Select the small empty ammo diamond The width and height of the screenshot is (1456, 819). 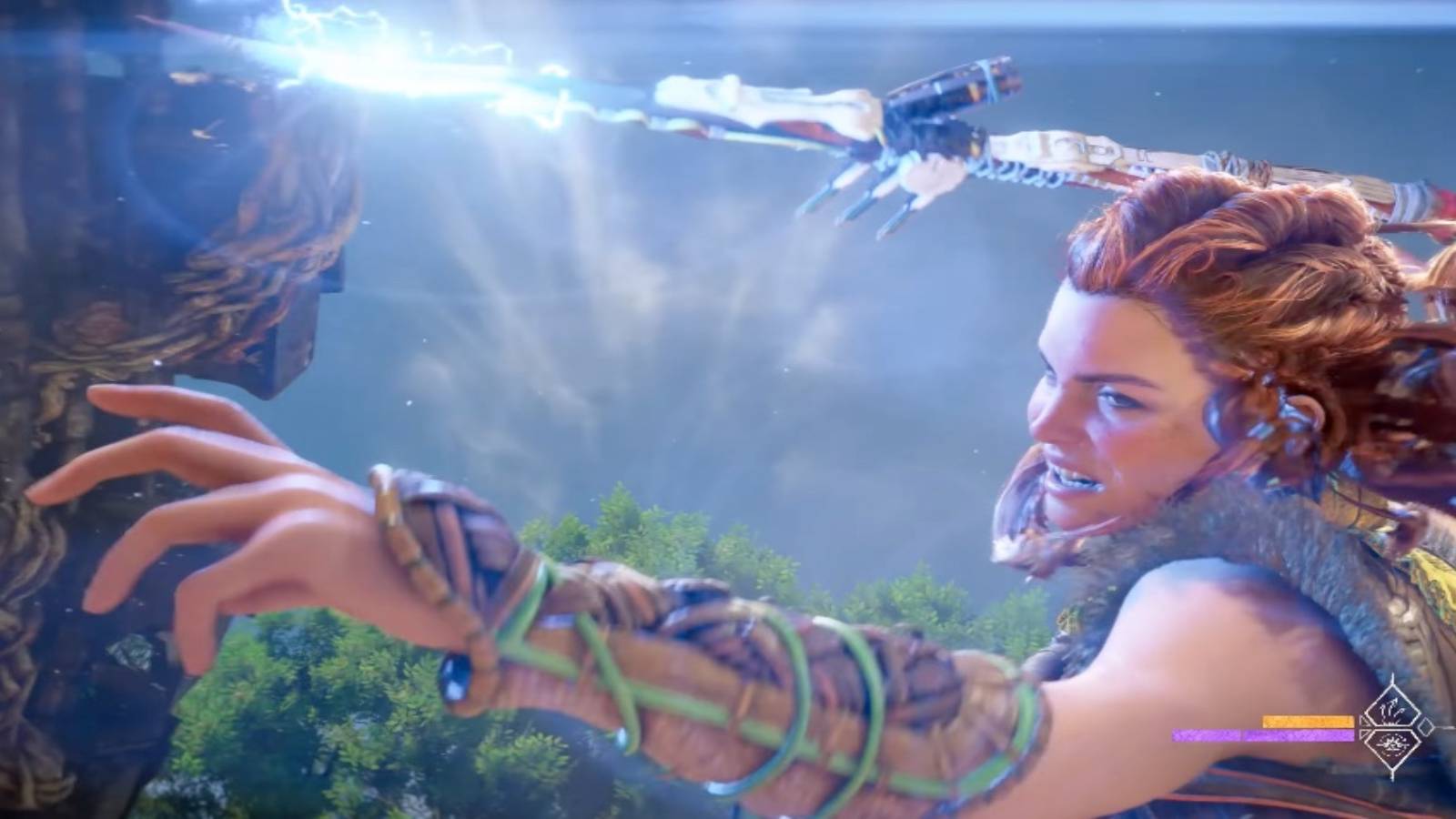coord(1426,726)
